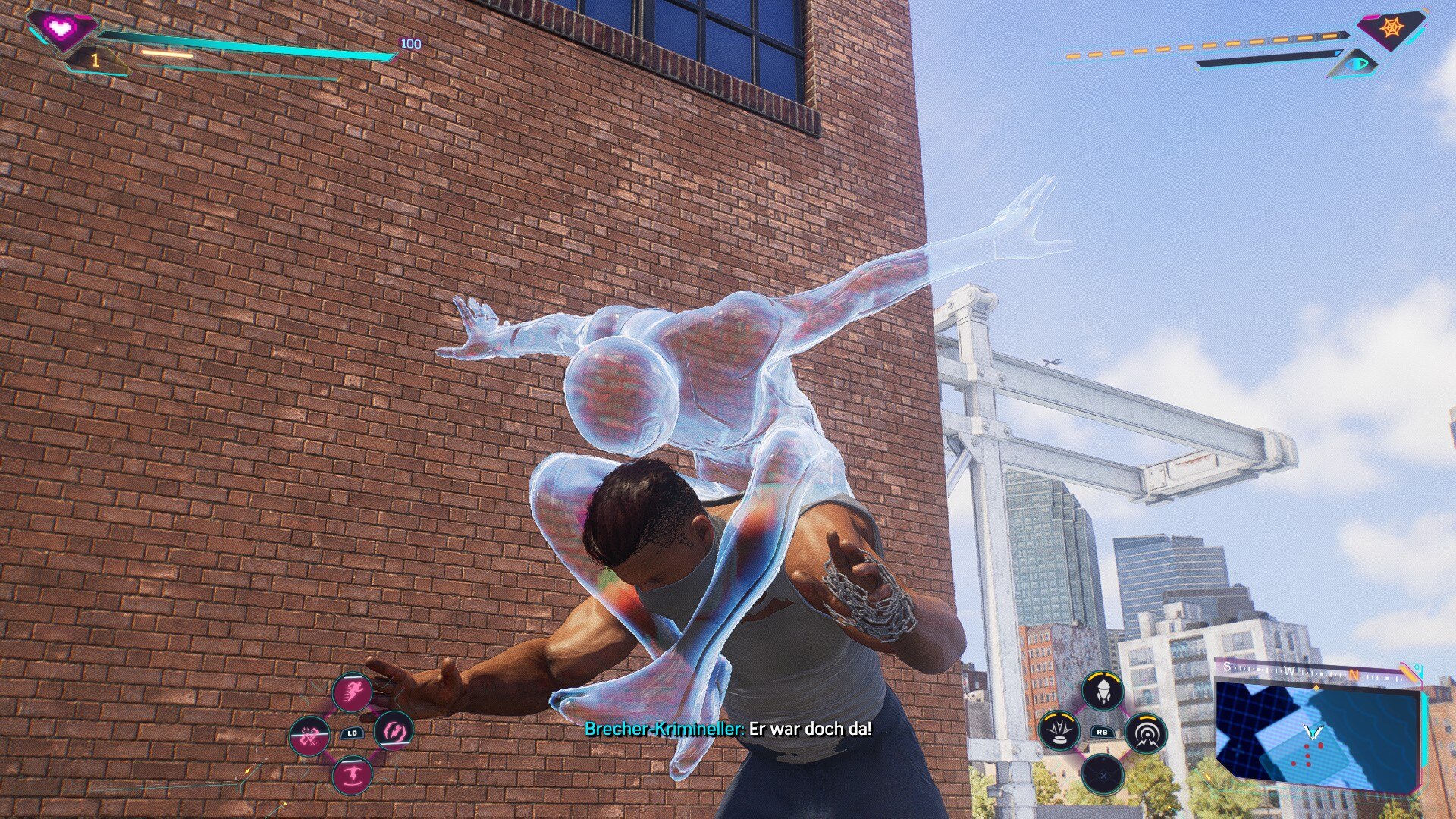Activate the lightning jump venom ability

353,775
